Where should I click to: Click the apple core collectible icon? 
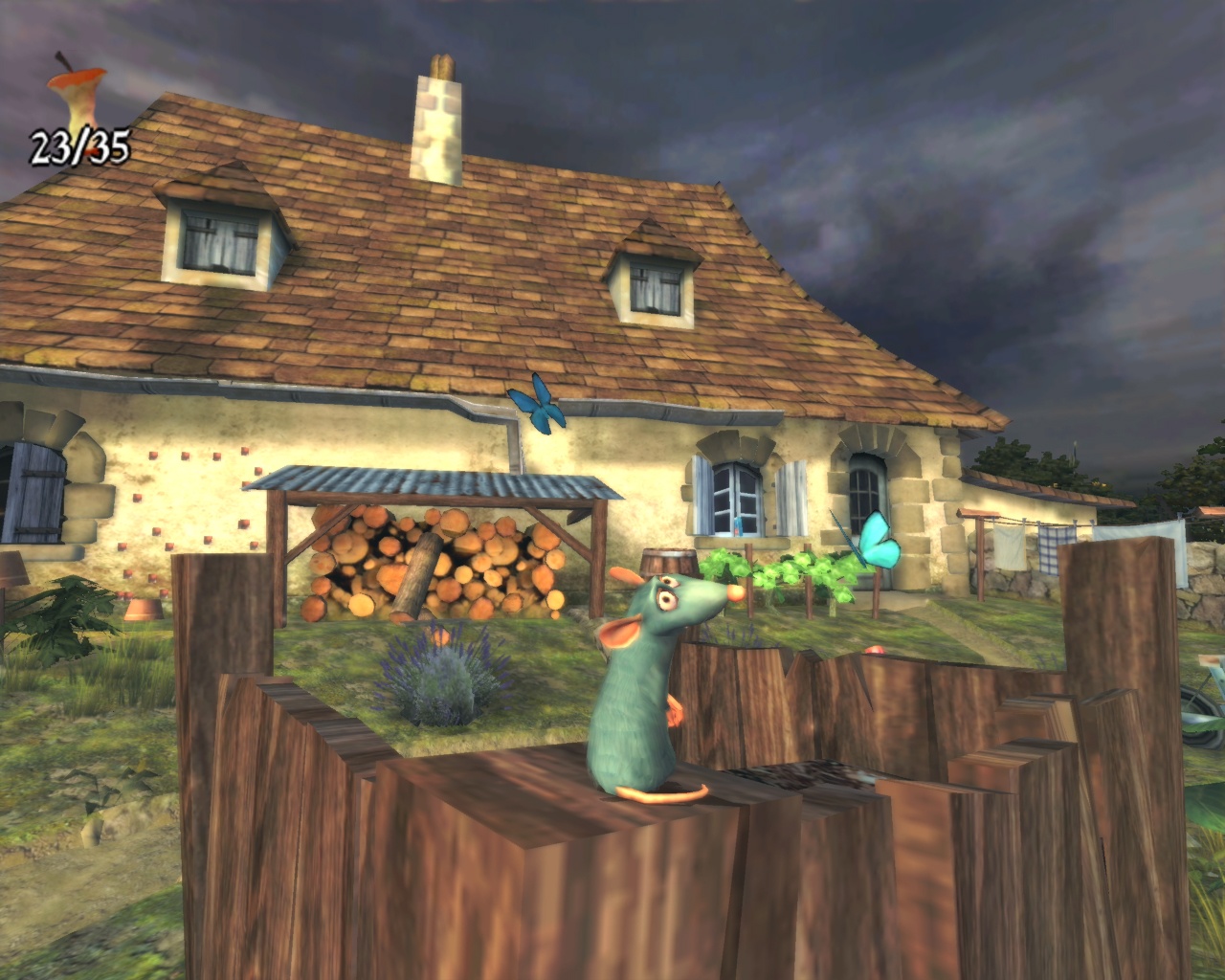click(x=77, y=91)
